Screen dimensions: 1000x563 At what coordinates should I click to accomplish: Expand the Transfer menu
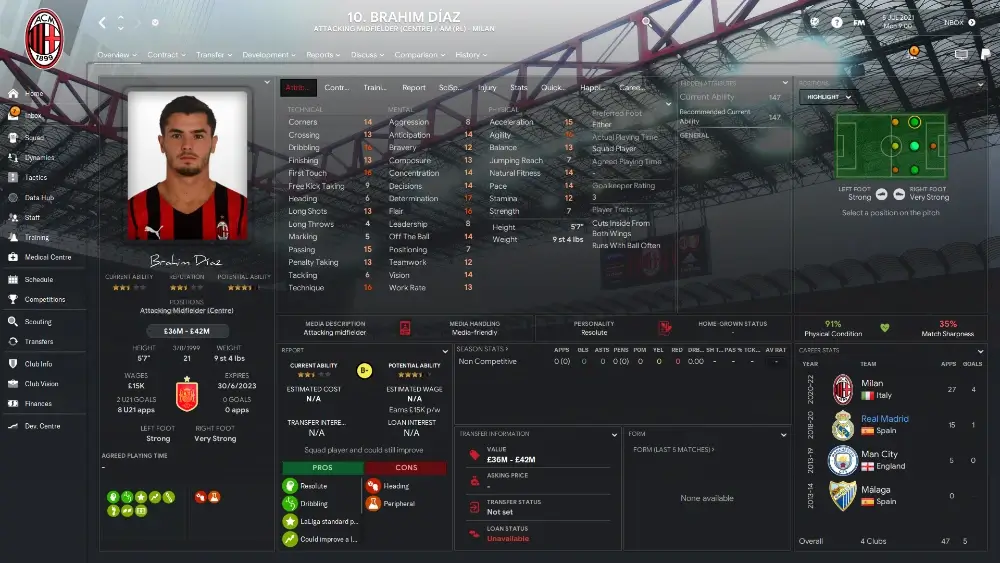(213, 55)
